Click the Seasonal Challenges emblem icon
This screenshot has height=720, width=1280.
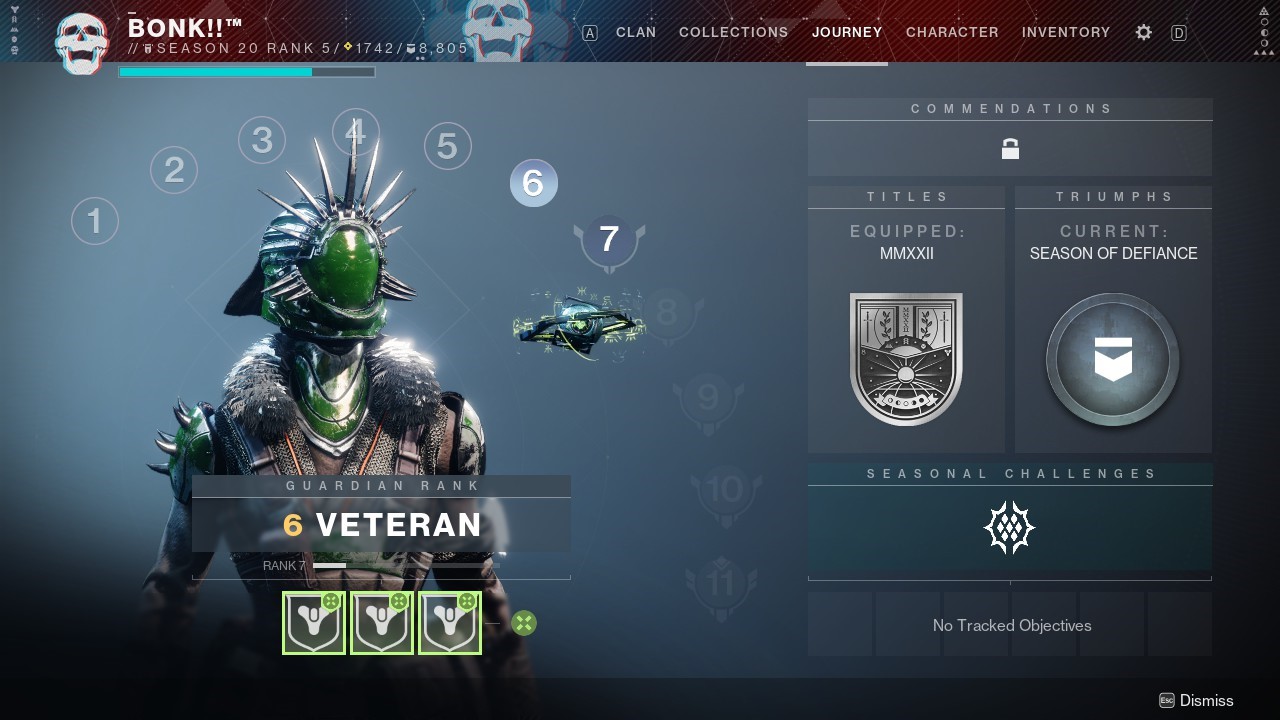coord(1009,527)
